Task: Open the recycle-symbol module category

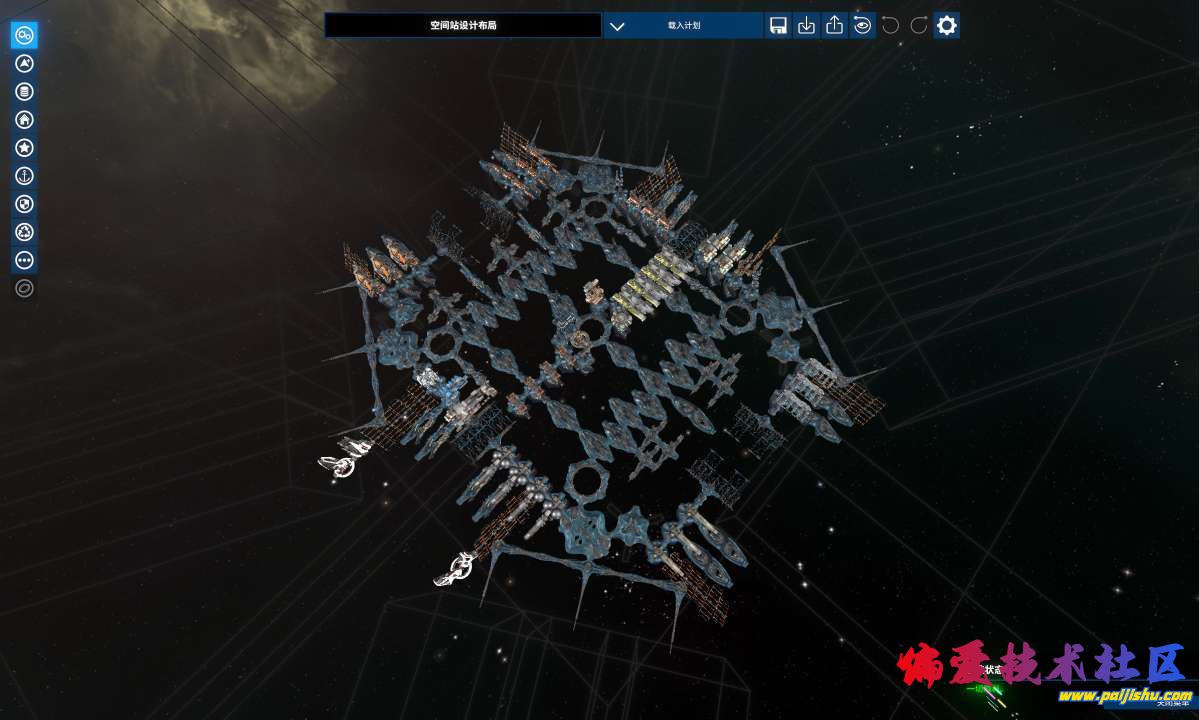Action: [x=25, y=232]
